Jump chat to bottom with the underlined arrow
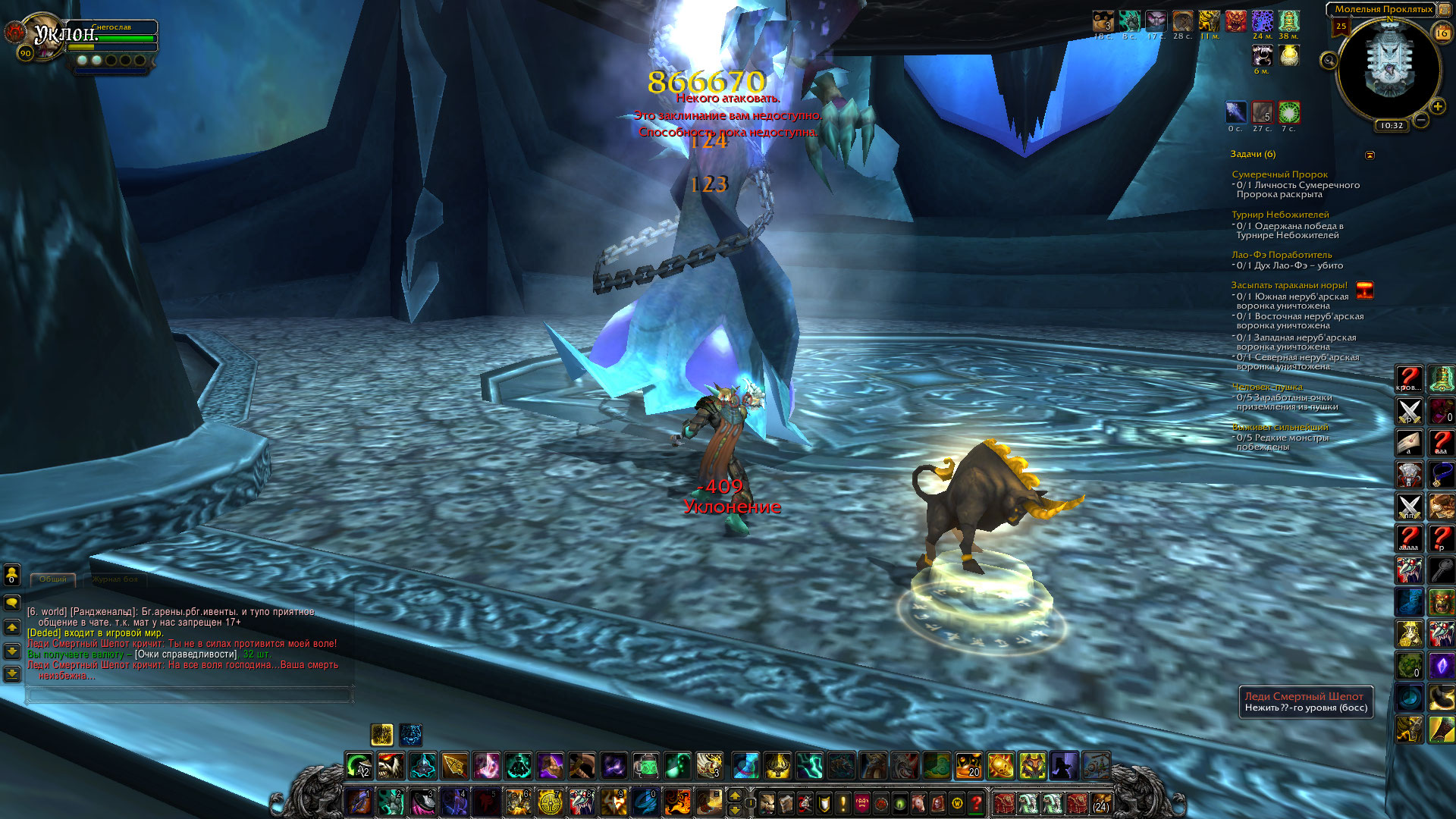This screenshot has height=819, width=1456. [x=12, y=673]
